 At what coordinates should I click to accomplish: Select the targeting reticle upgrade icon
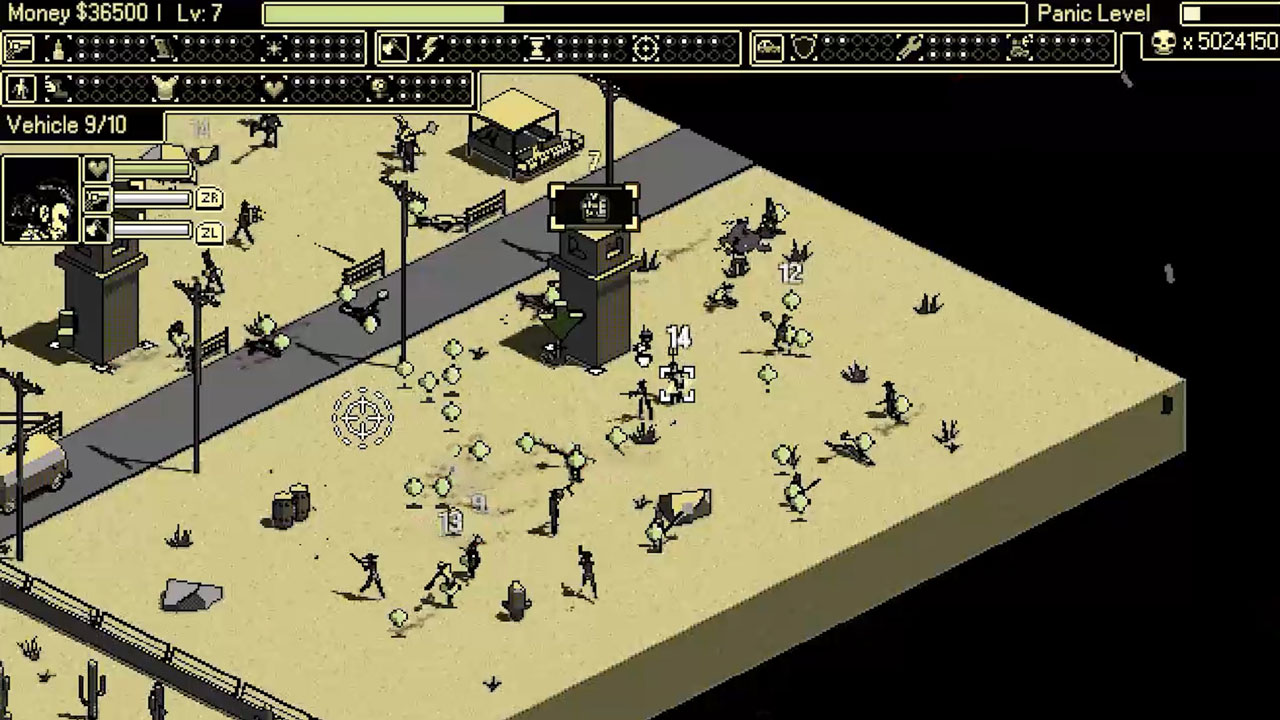pyautogui.click(x=645, y=48)
